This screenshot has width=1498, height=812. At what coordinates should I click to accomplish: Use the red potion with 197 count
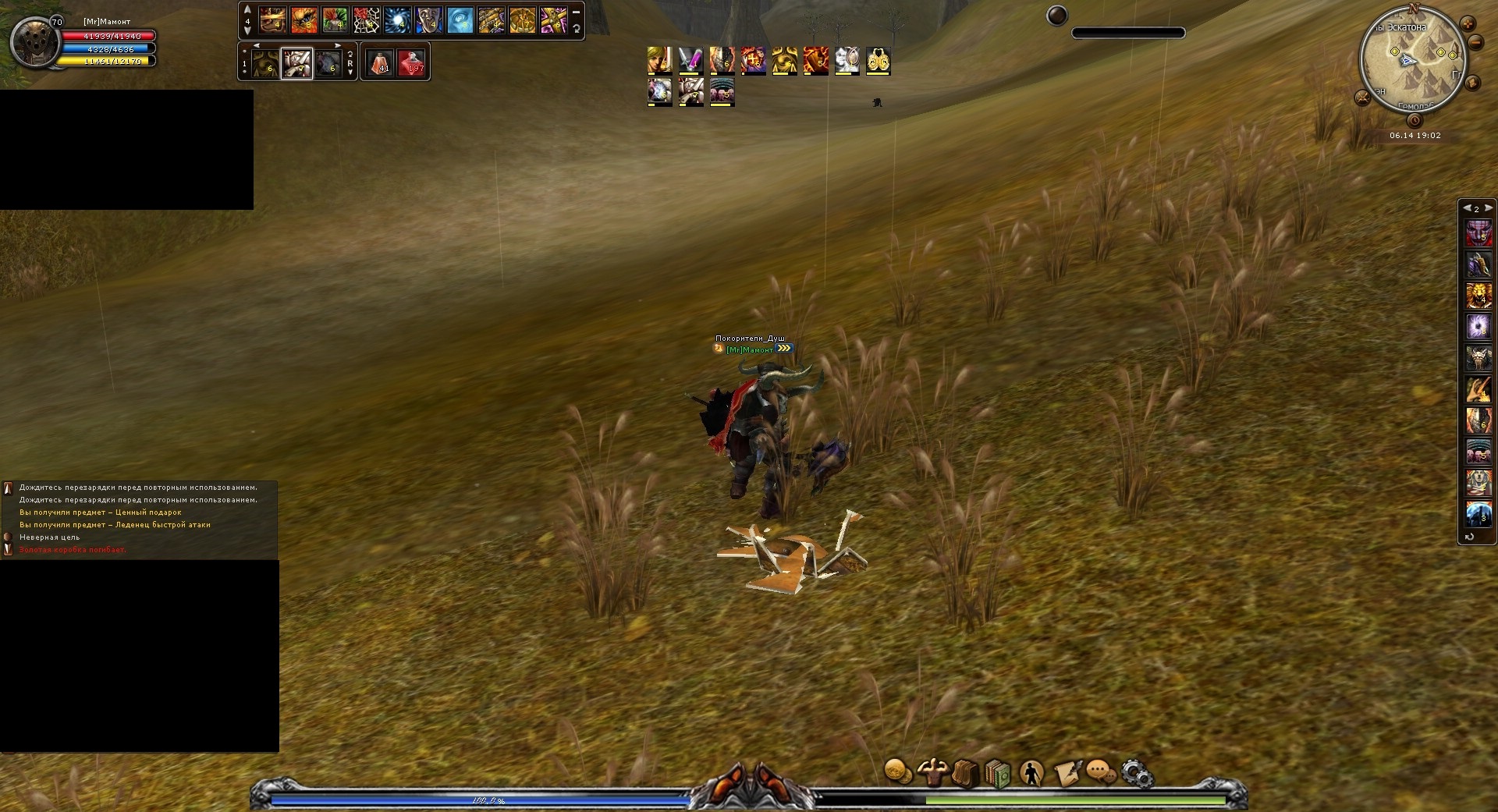pyautogui.click(x=411, y=62)
